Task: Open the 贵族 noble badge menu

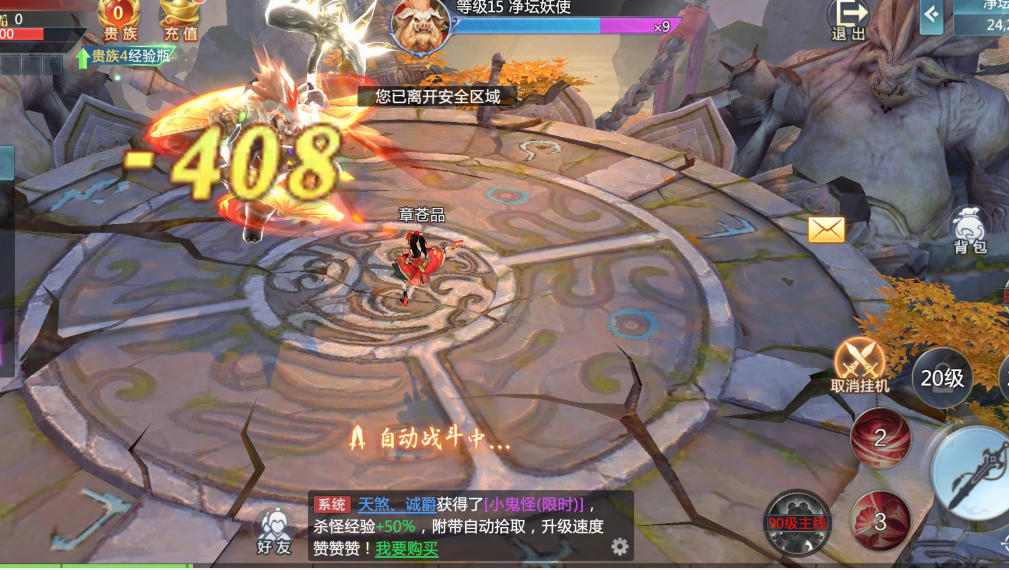Action: (x=119, y=20)
